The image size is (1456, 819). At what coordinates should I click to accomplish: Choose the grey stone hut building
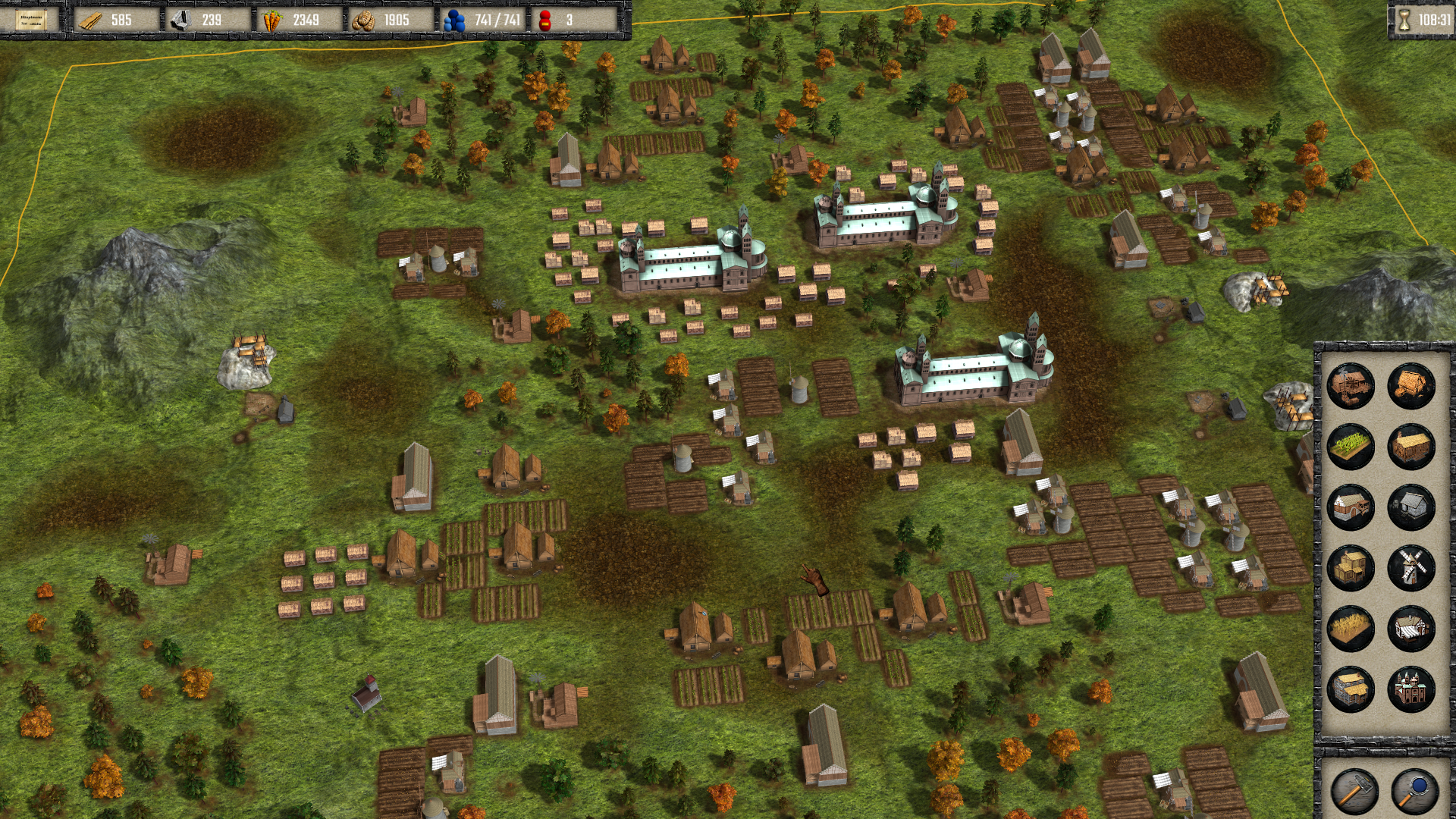point(1411,507)
